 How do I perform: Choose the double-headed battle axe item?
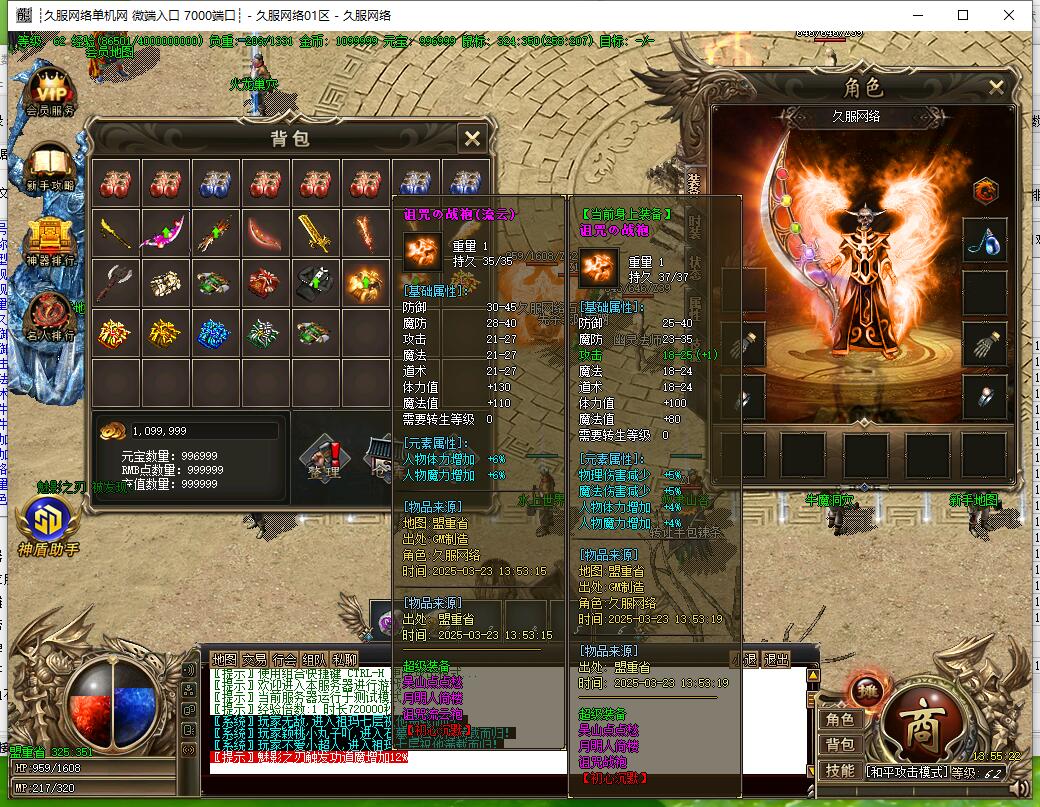pos(115,283)
